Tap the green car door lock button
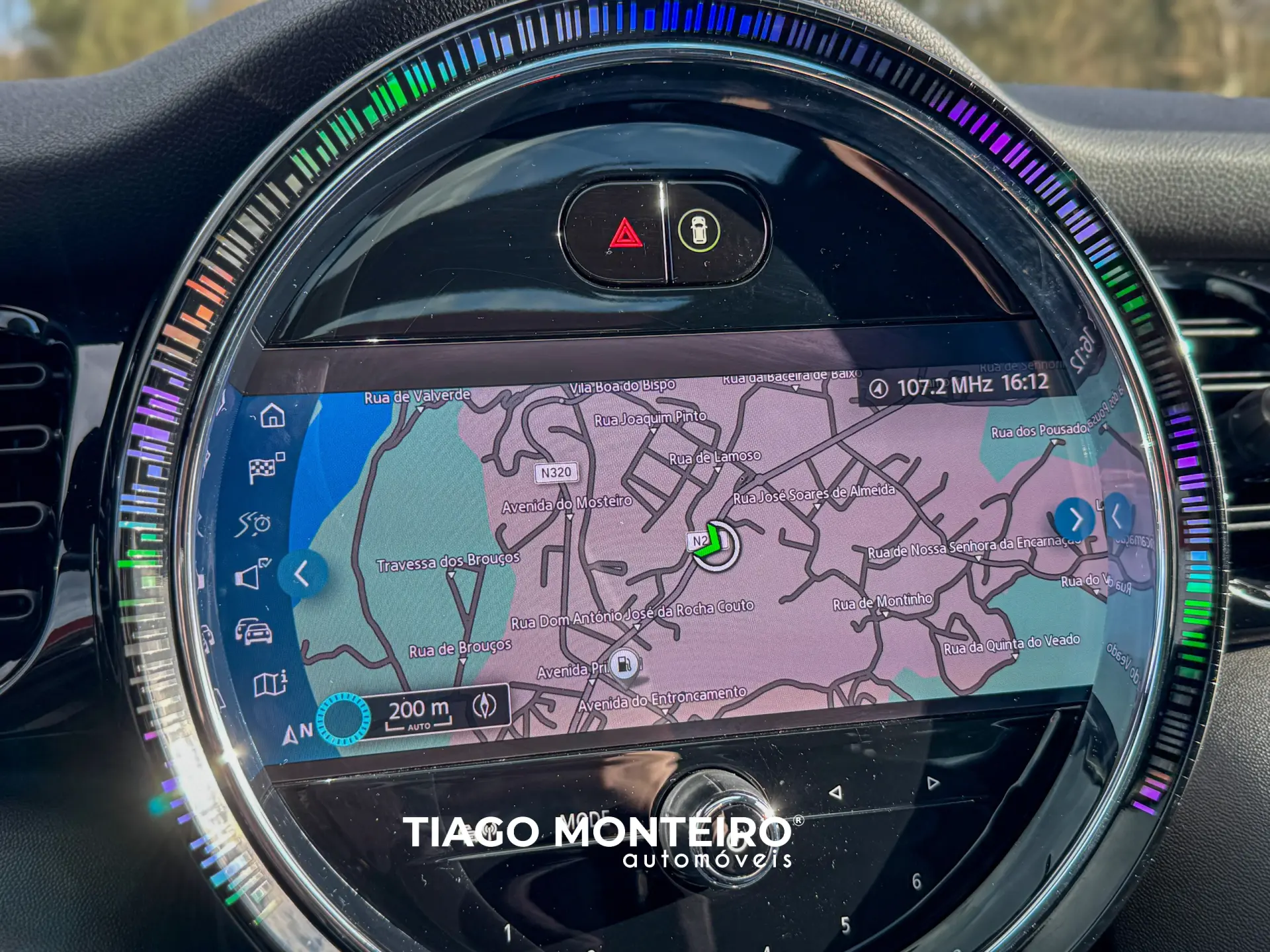This screenshot has height=952, width=1270. point(698,231)
